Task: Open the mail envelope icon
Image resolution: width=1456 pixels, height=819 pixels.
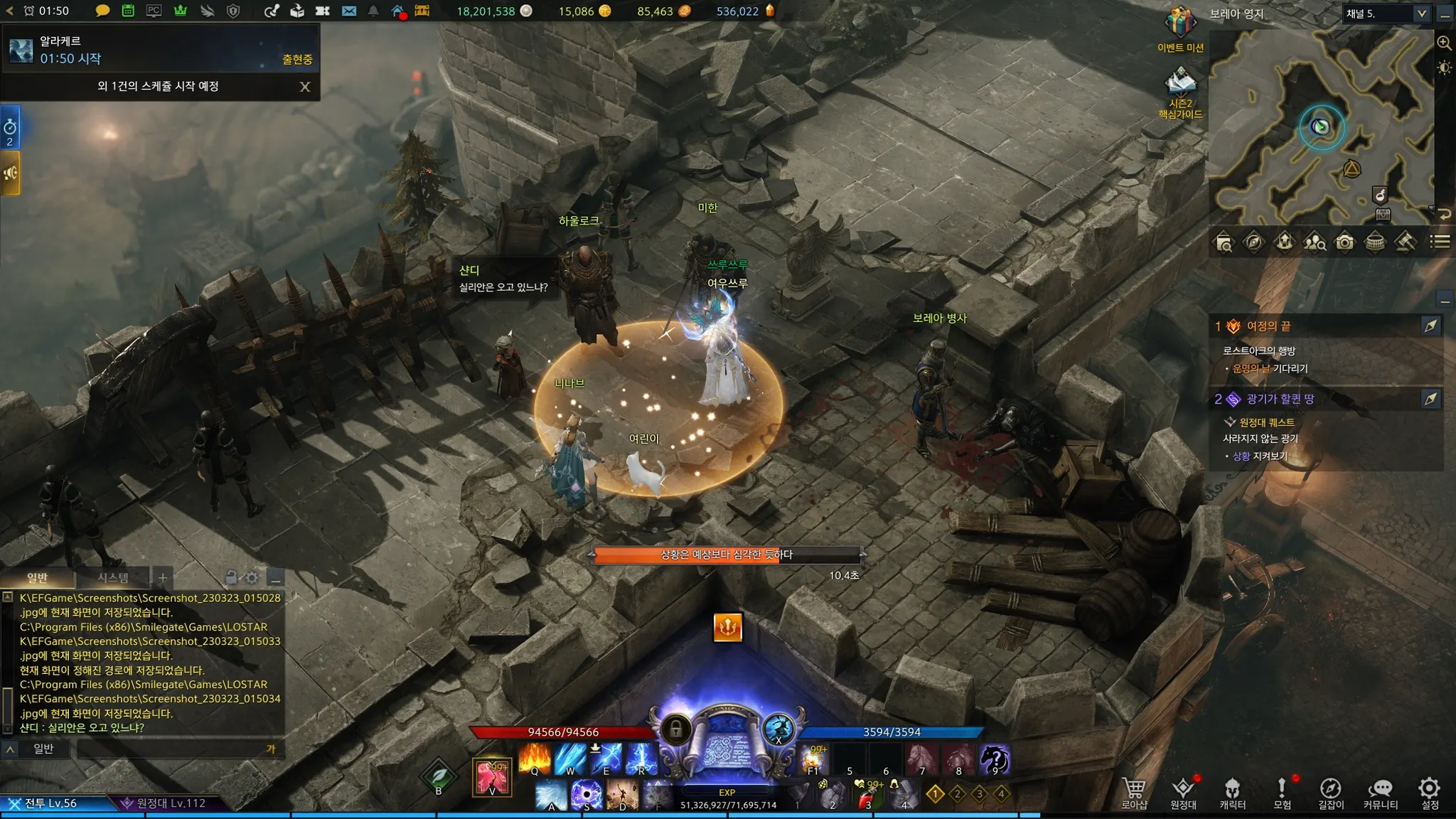Action: (x=349, y=11)
